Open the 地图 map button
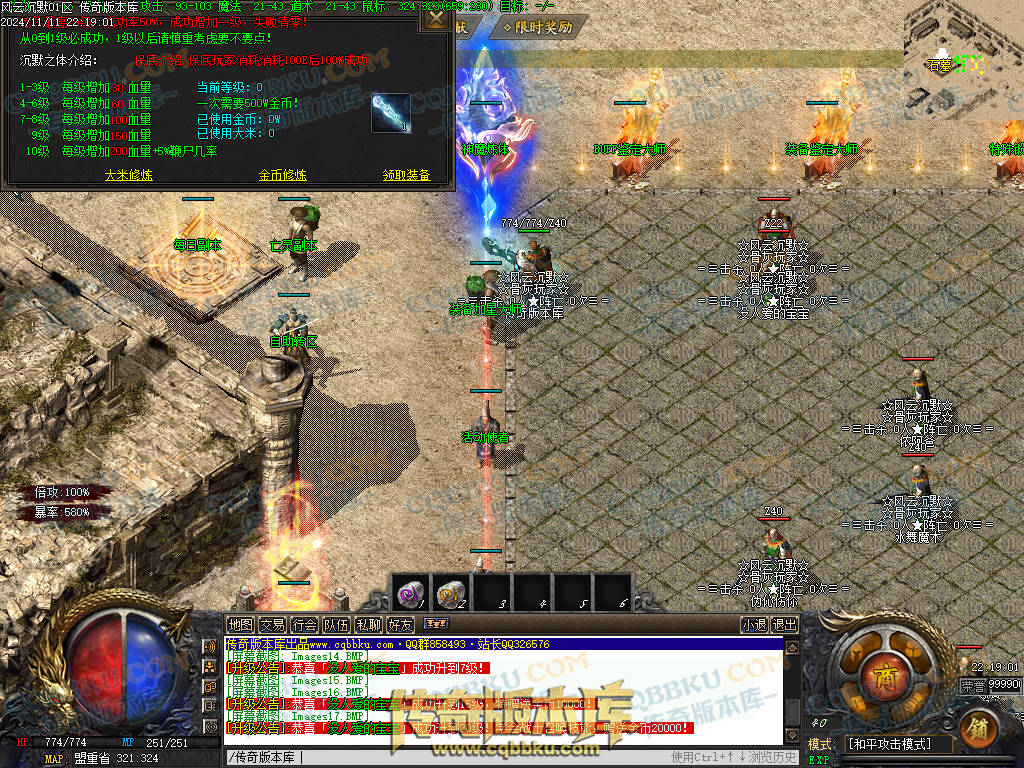The width and height of the screenshot is (1024, 768). coord(240,625)
